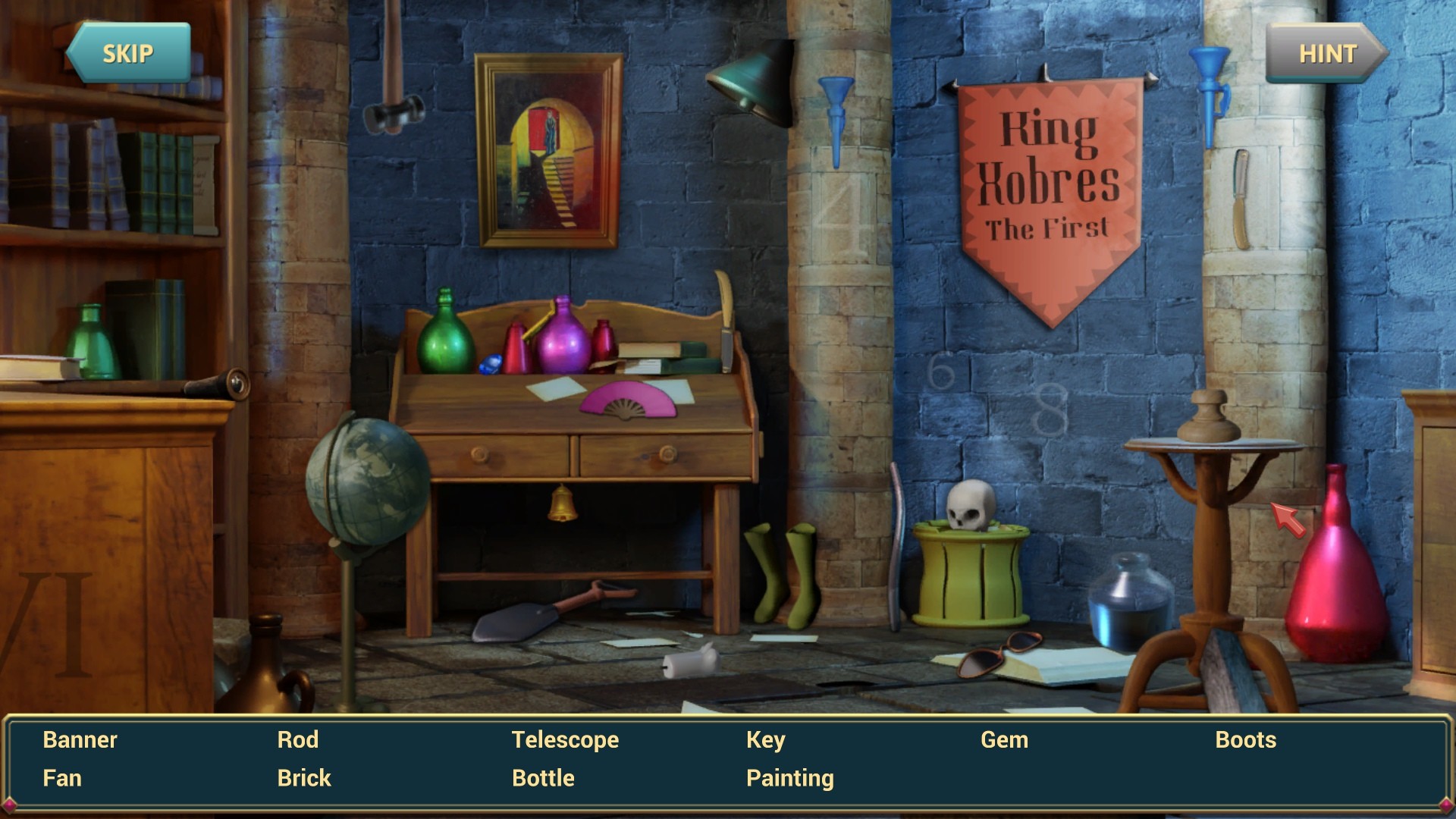Select the word "Banner" in the list

click(80, 739)
